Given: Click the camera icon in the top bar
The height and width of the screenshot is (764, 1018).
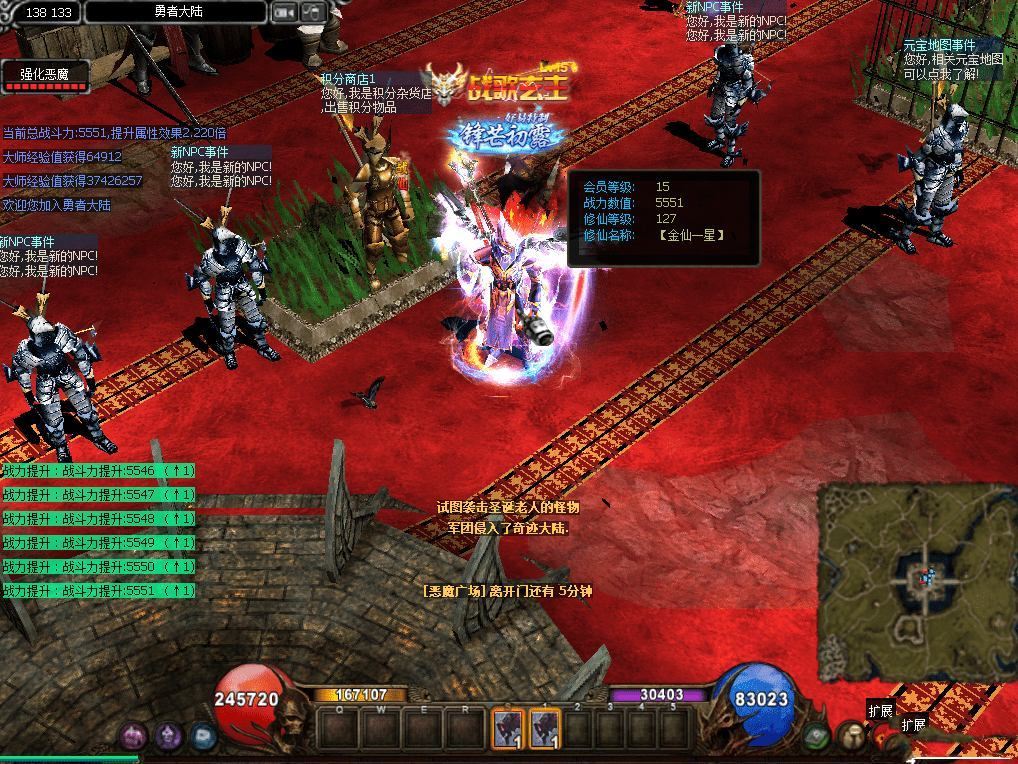Looking at the screenshot, I should (285, 13).
